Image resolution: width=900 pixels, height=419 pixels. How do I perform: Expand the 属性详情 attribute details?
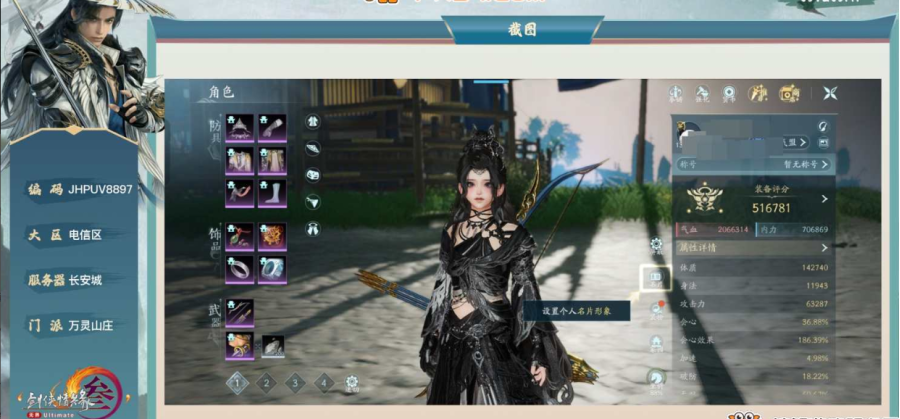[x=825, y=247]
